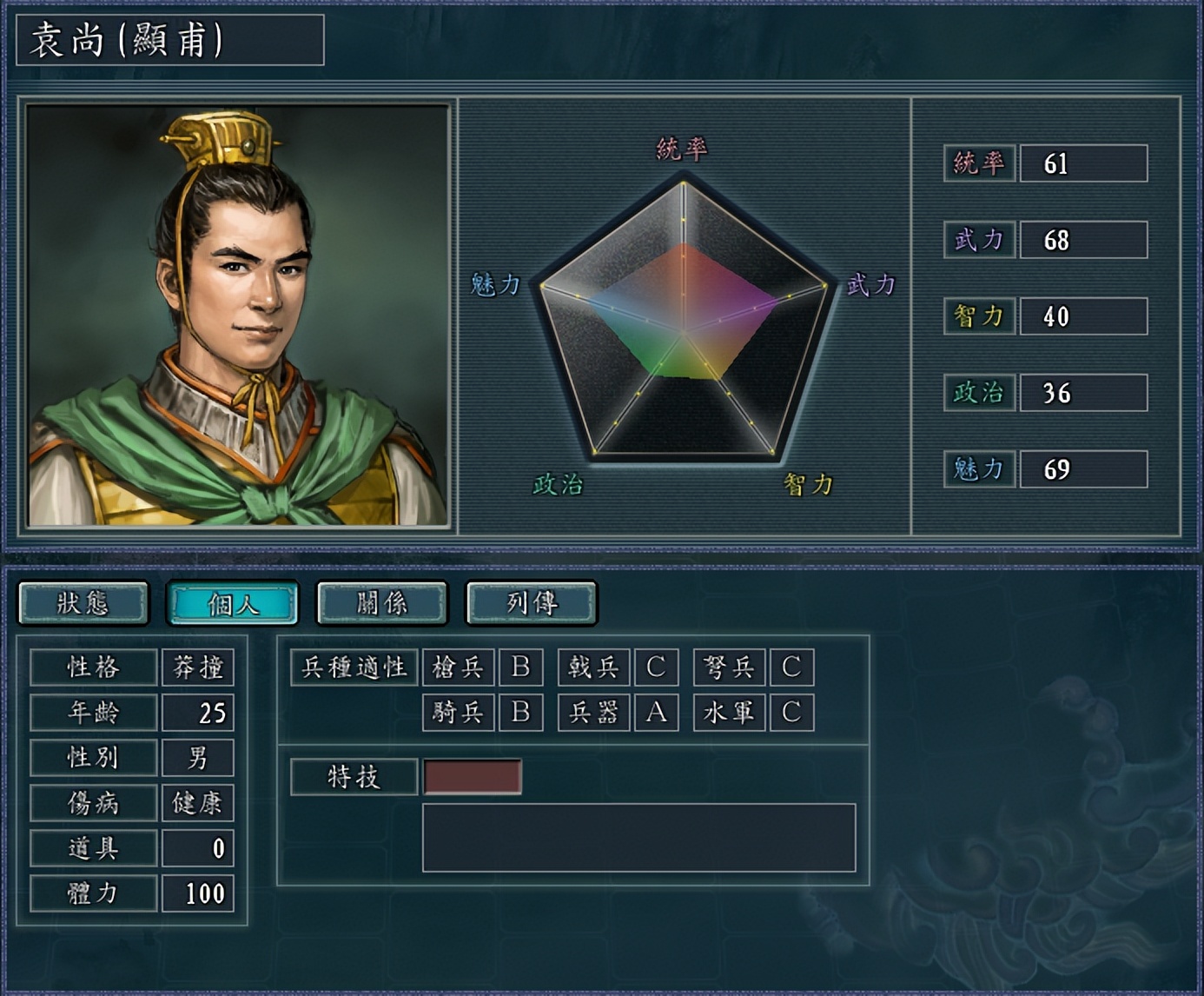Click the 槍兵 B aptitude badge
This screenshot has width=1204, height=996.
click(521, 667)
